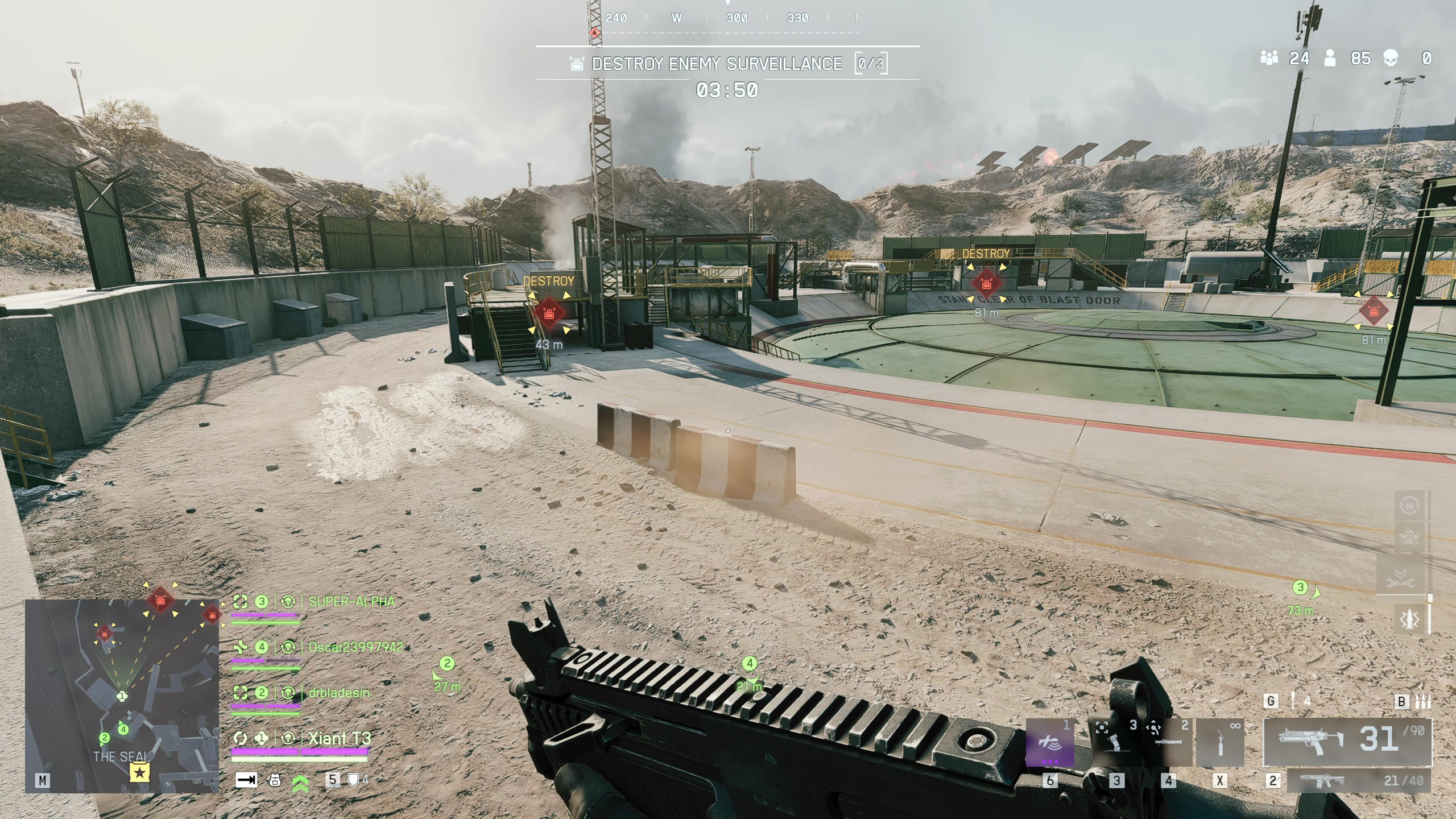Click the yellow star marker on the minimap
The height and width of the screenshot is (819, 1456).
(140, 772)
